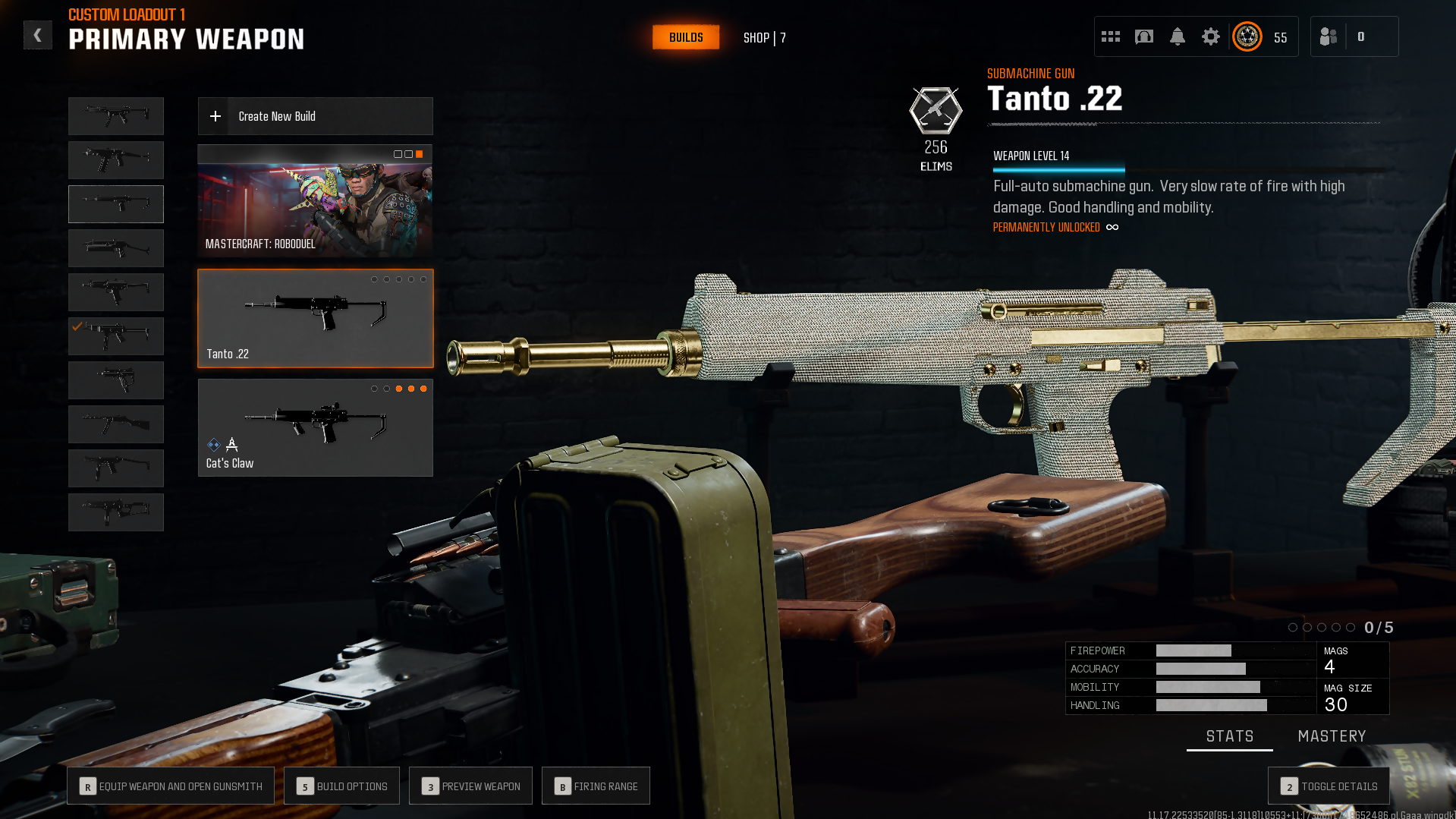Switch to the Mastery tab

coord(1332,736)
